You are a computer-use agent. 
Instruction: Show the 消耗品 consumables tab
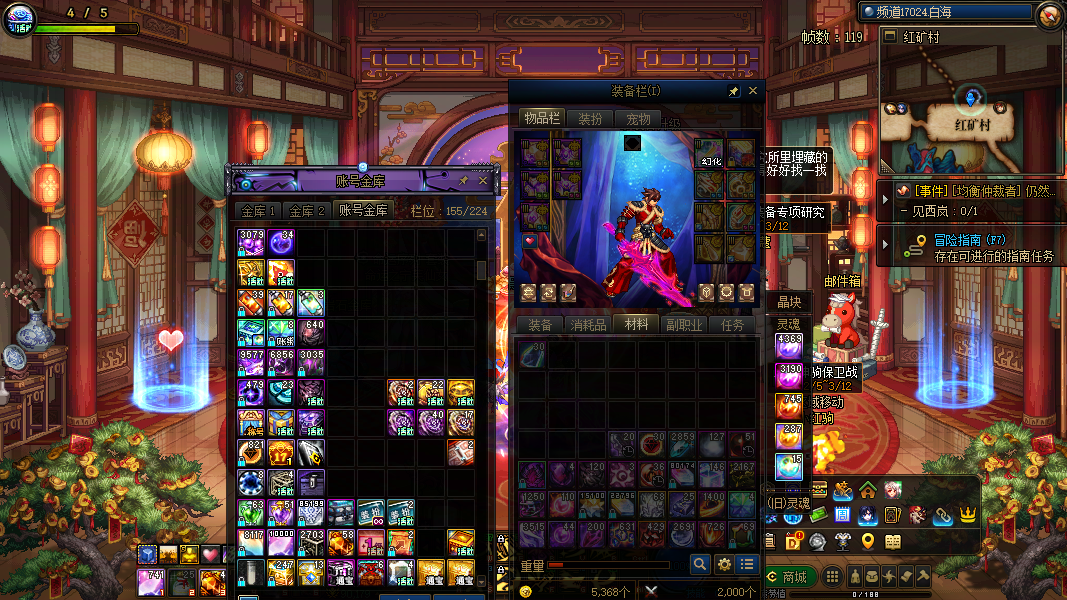(x=588, y=325)
